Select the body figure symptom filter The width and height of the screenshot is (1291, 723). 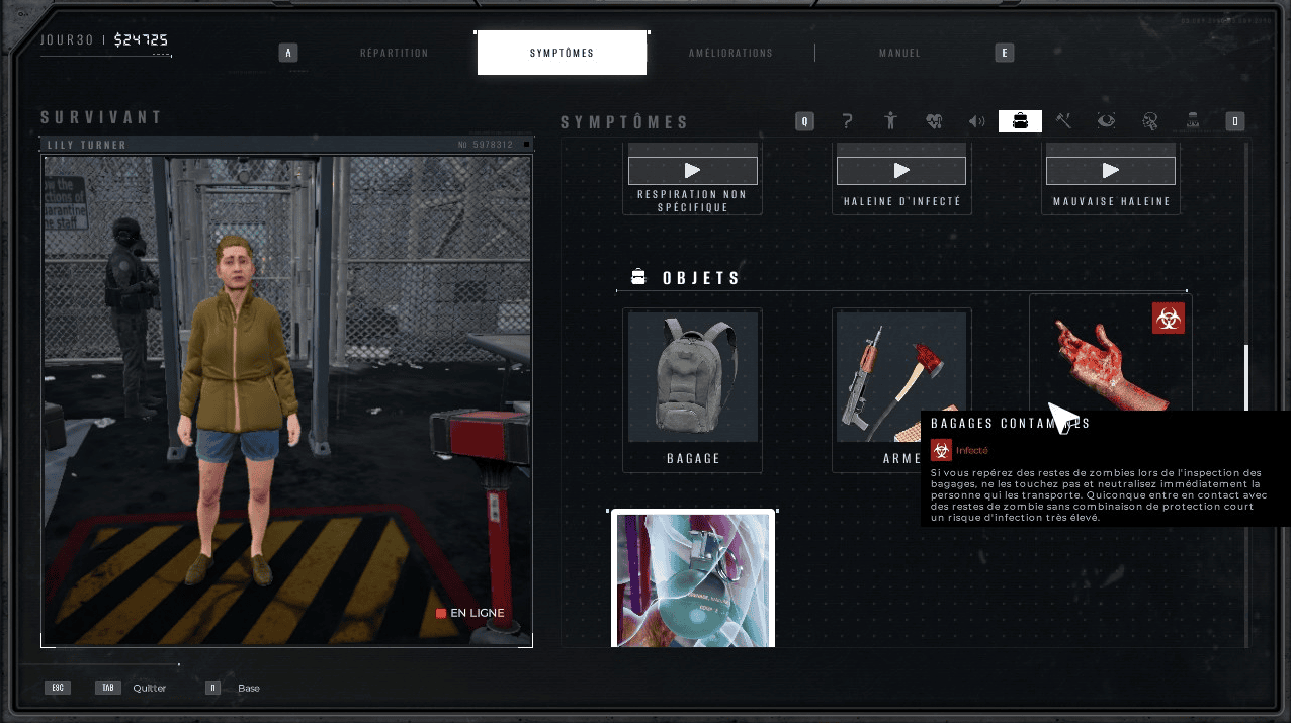pyautogui.click(x=891, y=121)
